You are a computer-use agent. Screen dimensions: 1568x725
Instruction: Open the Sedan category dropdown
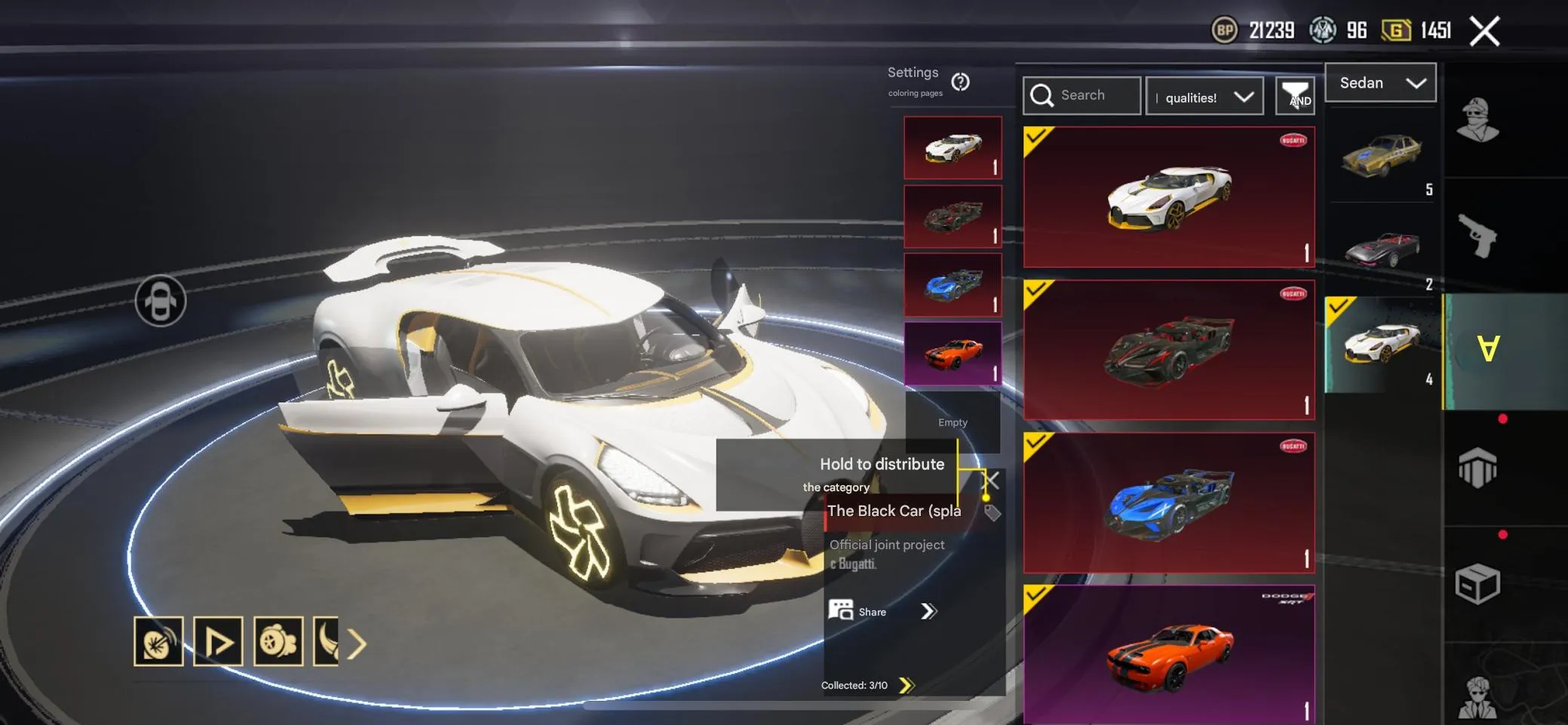pyautogui.click(x=1380, y=83)
